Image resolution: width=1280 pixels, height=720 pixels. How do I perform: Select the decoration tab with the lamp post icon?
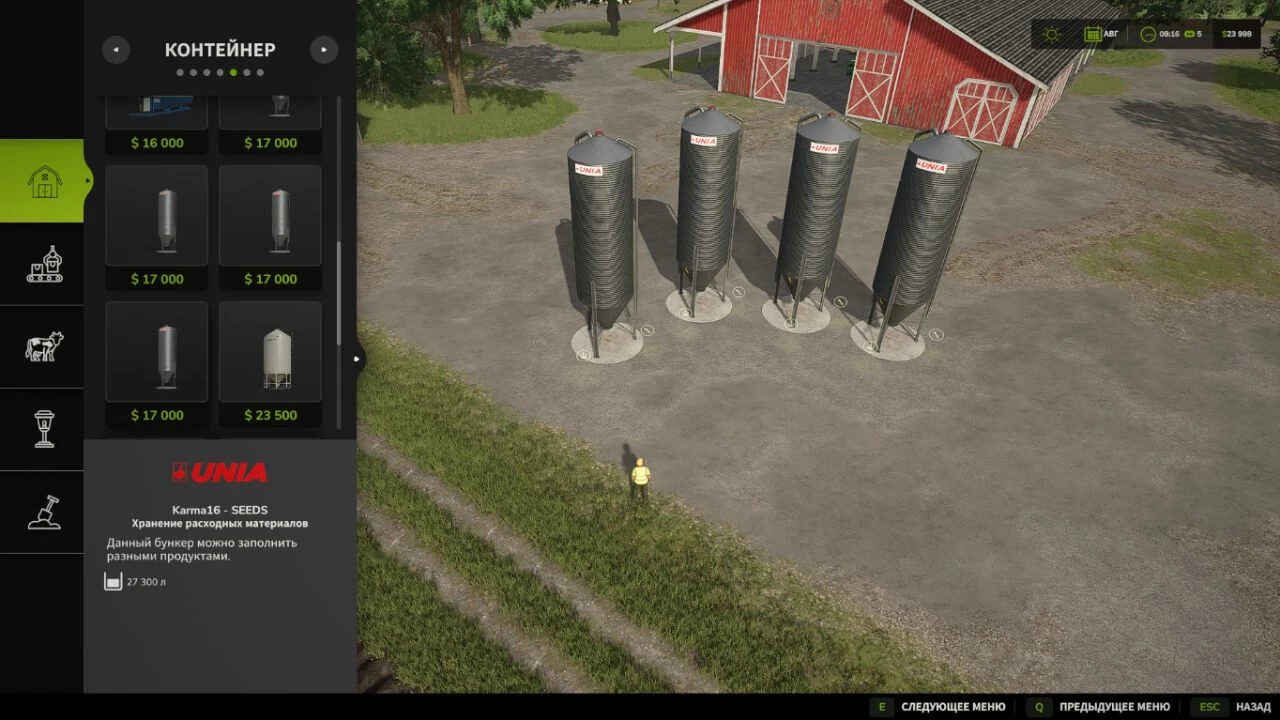click(44, 429)
